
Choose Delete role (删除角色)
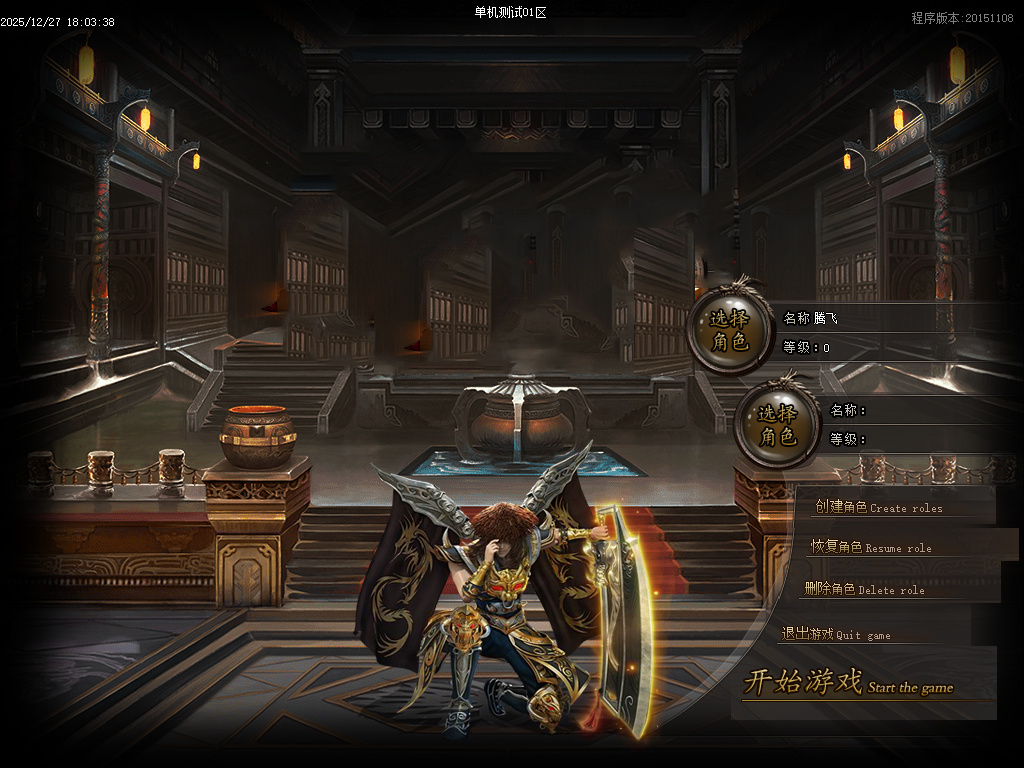[864, 589]
